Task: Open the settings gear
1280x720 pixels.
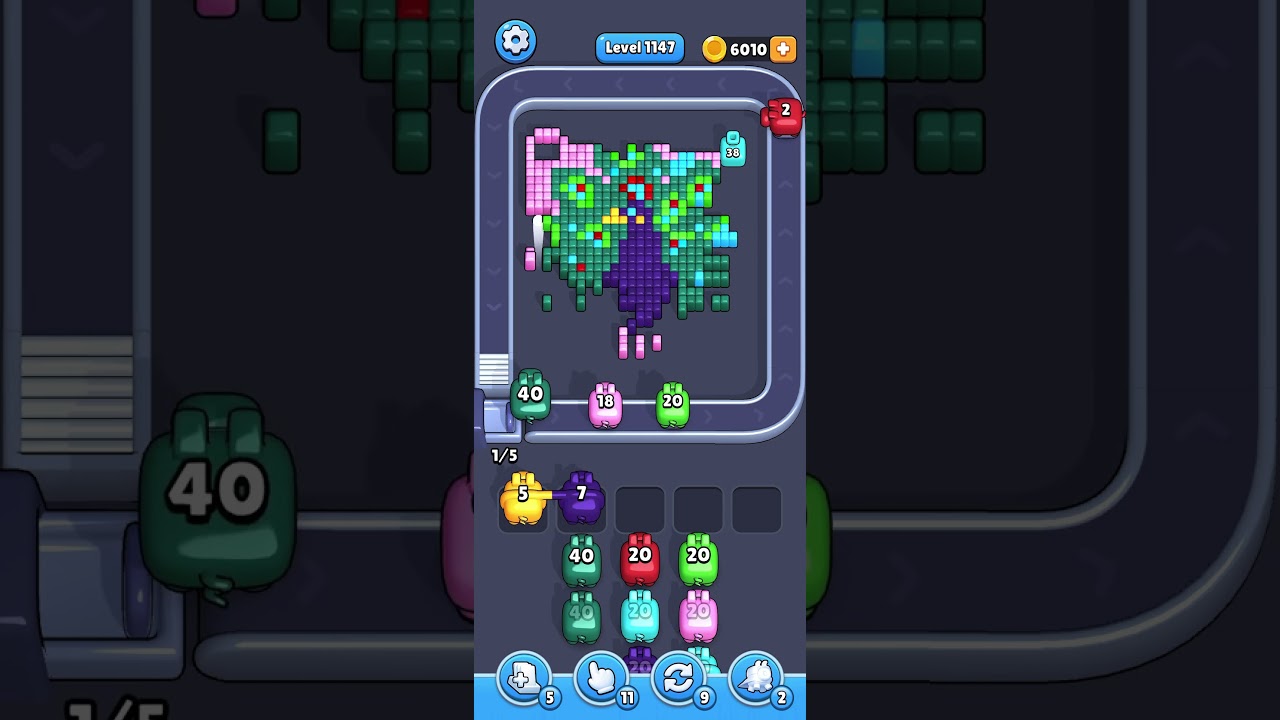Action: [x=516, y=41]
